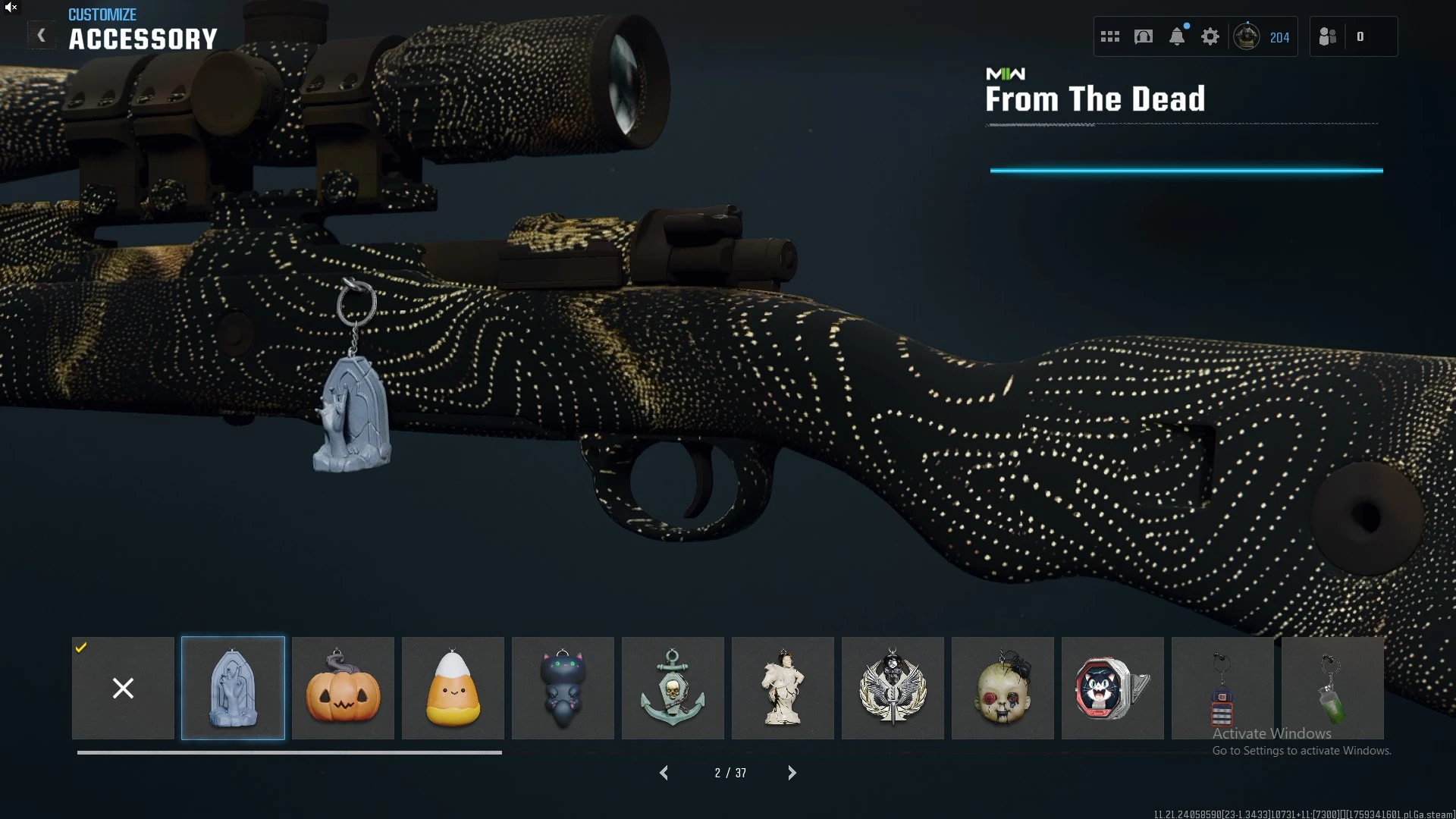
Task: Open the settings gear
Action: click(x=1210, y=36)
